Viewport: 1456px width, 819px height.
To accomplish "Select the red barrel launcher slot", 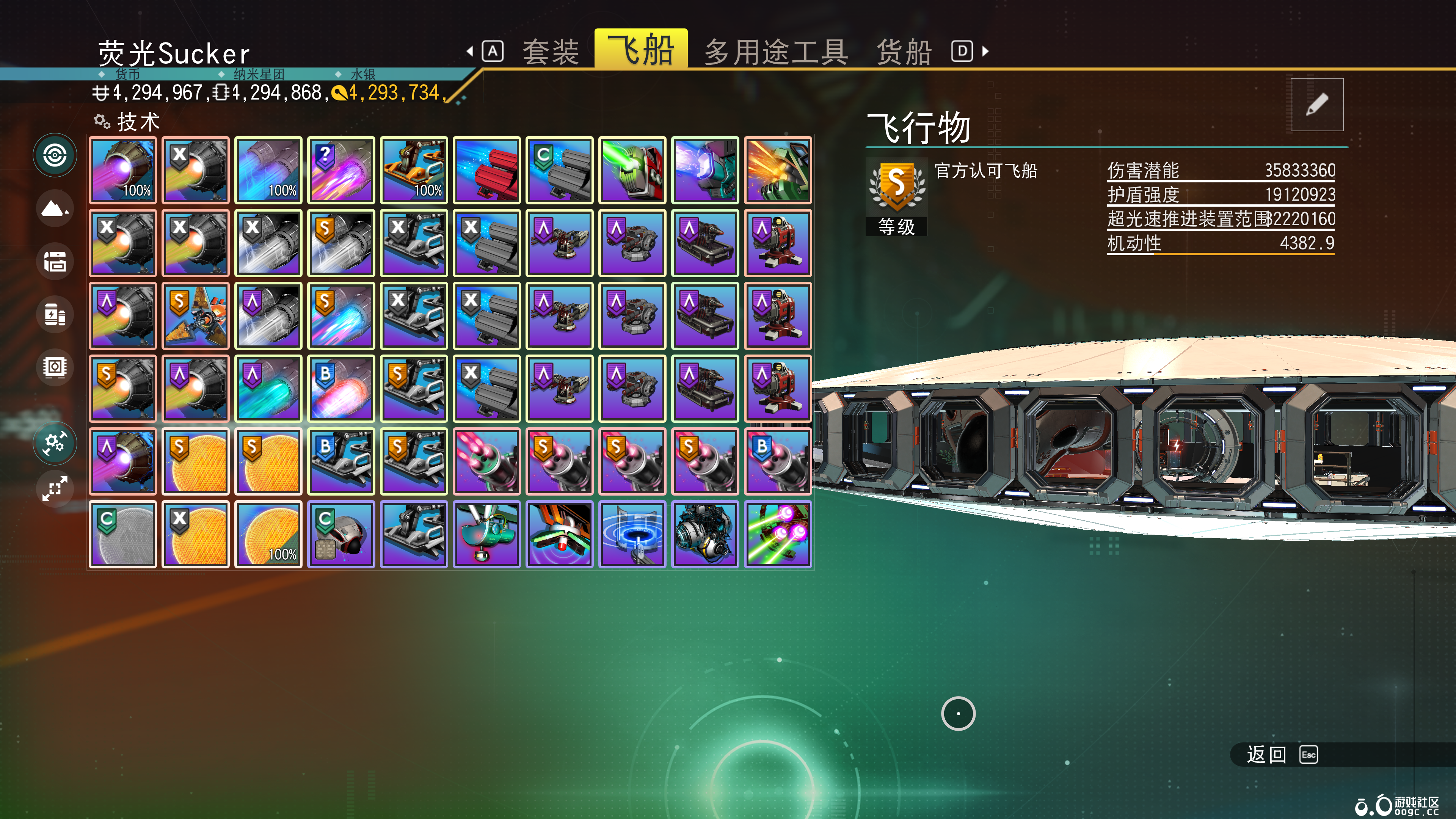I will [486, 170].
